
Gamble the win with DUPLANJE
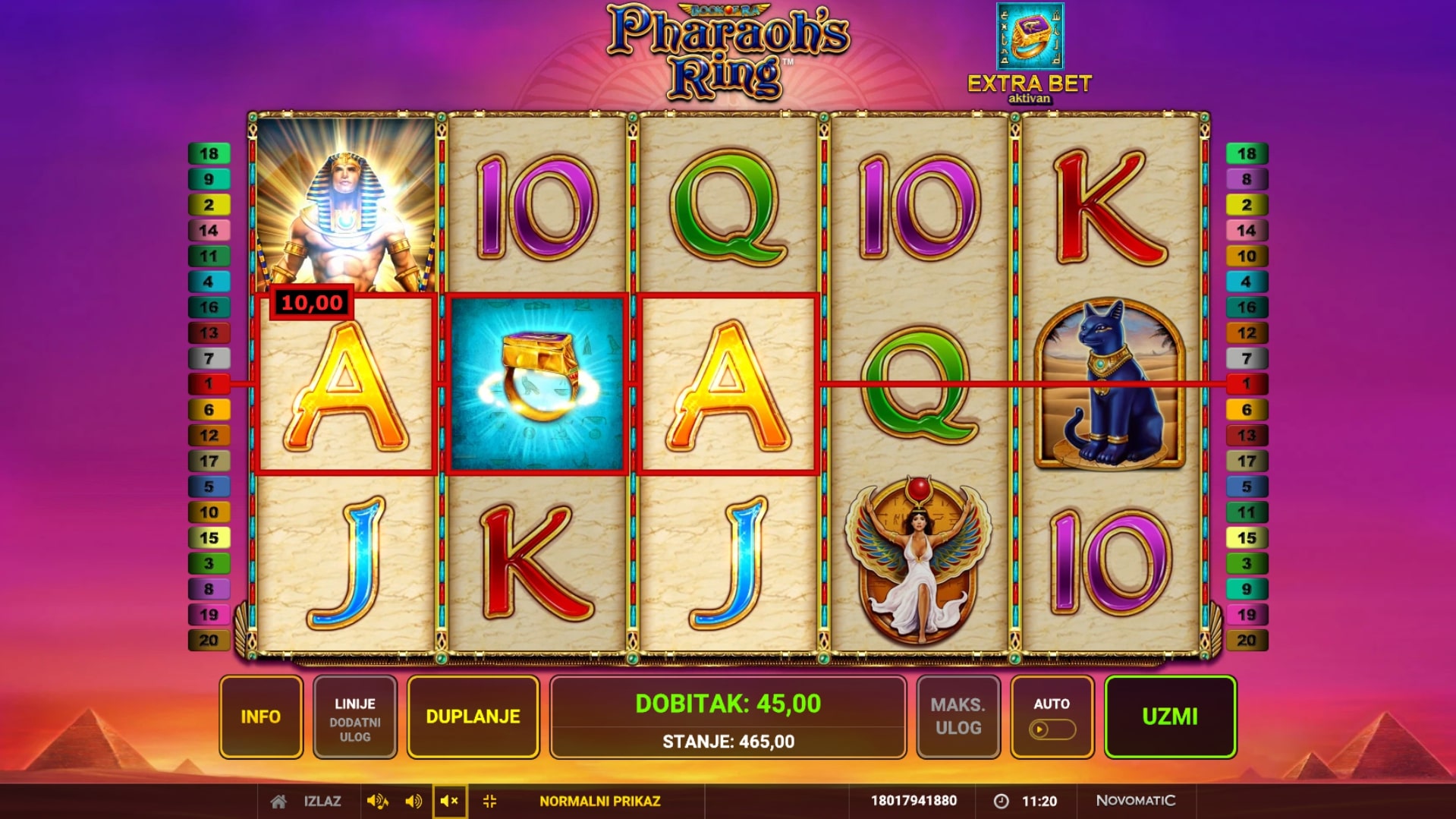pyautogui.click(x=473, y=717)
